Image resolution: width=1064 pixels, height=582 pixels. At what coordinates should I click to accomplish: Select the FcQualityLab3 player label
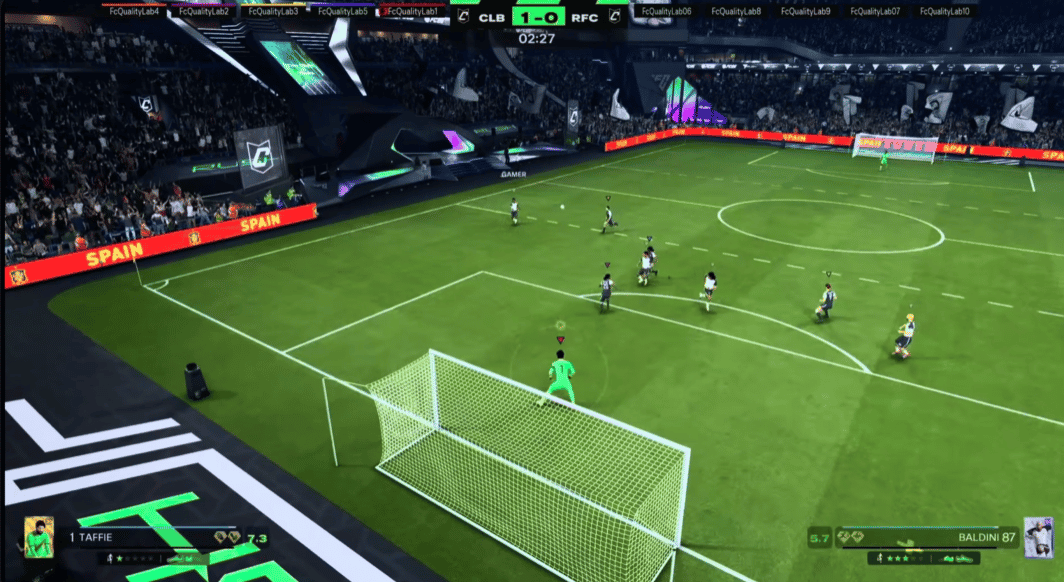(273, 11)
